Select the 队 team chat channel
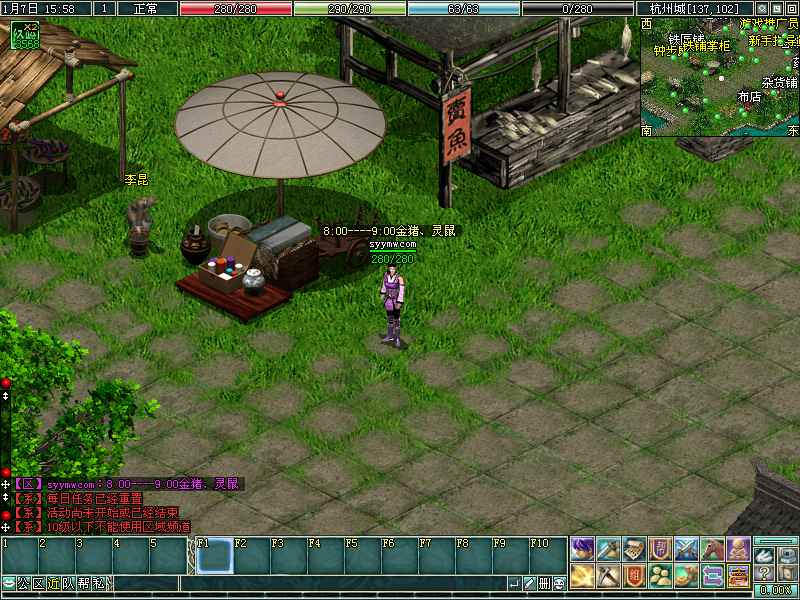This screenshot has height=600, width=800. (x=68, y=584)
